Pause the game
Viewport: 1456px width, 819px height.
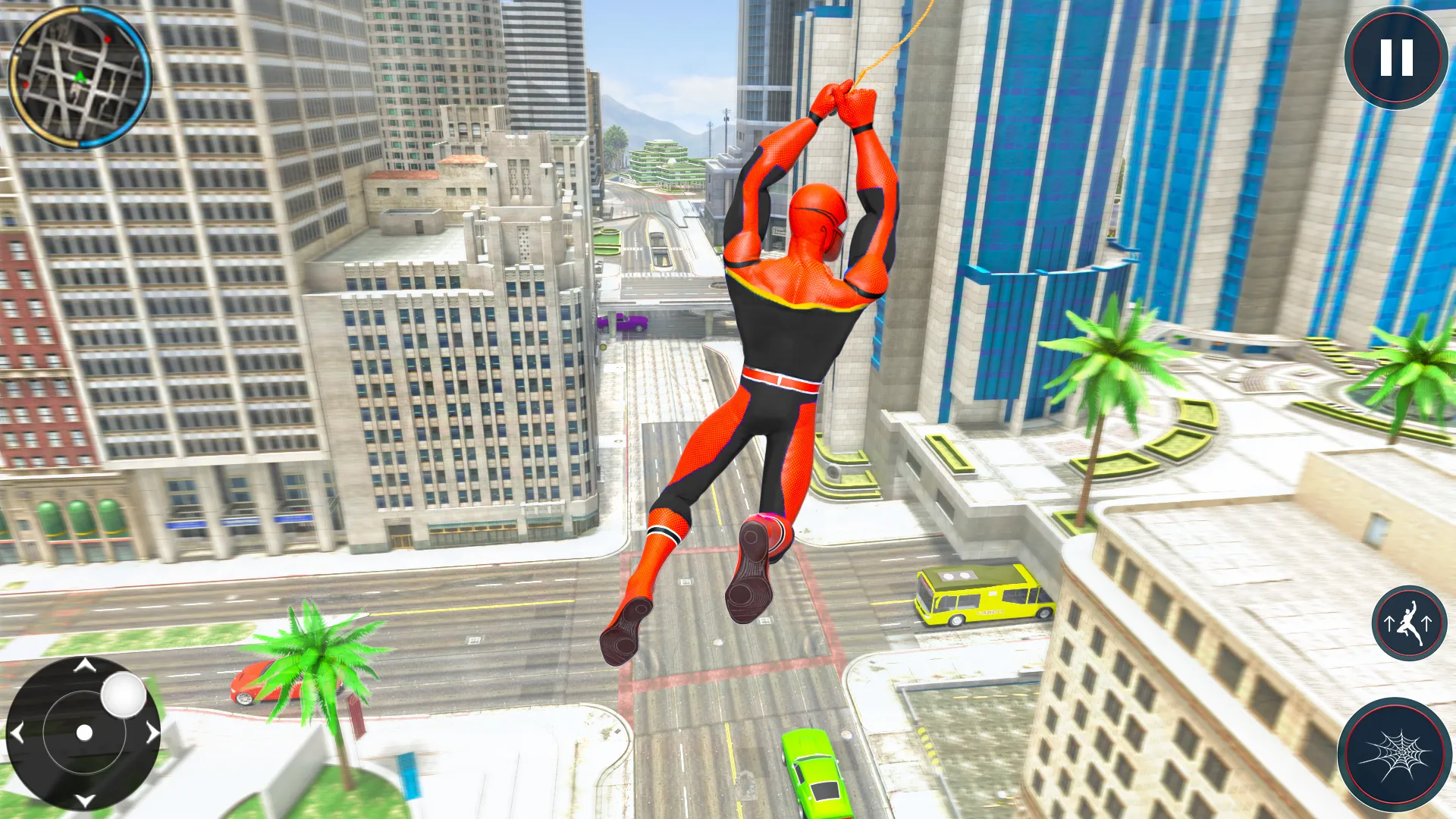(1398, 57)
